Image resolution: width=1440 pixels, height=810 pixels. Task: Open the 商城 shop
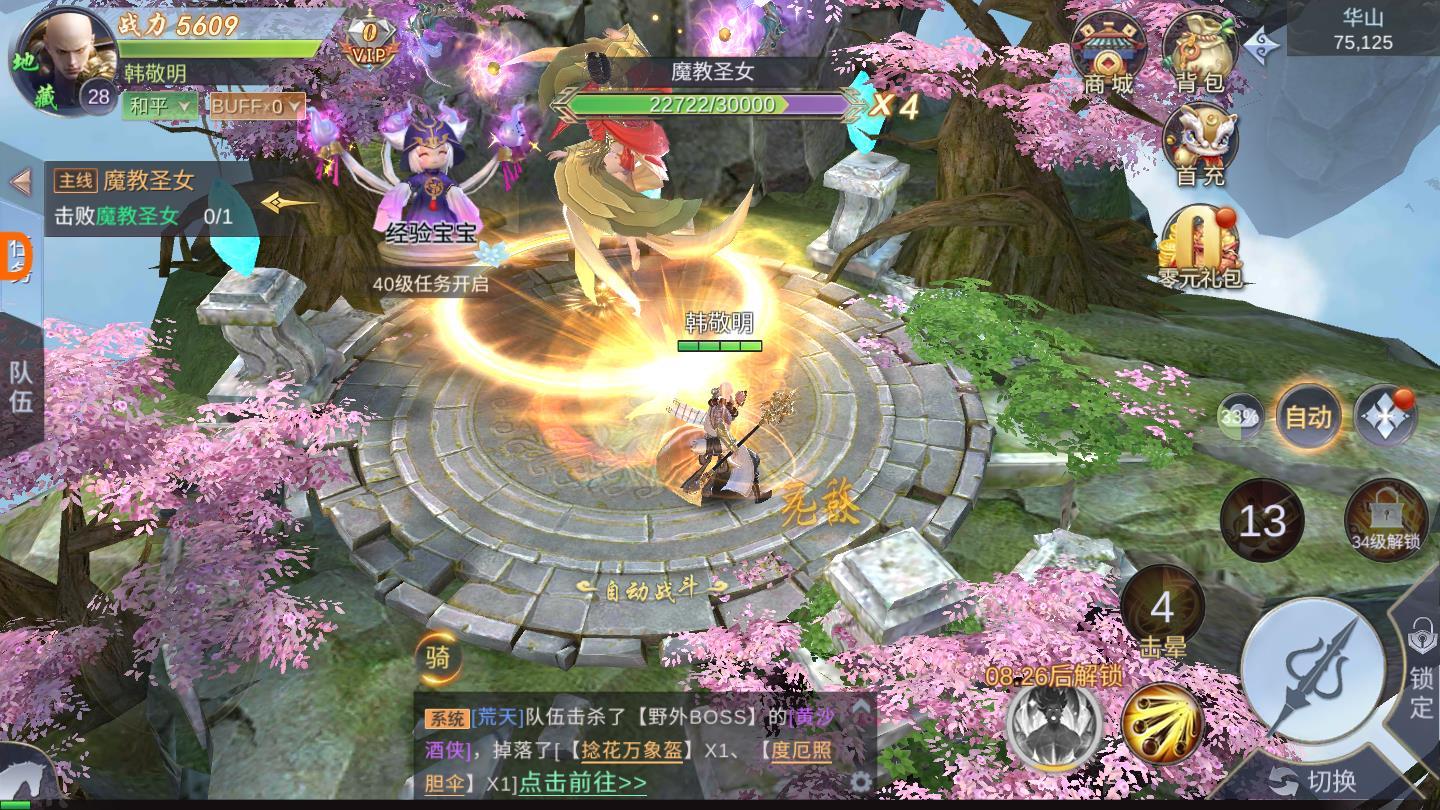[x=1108, y=52]
